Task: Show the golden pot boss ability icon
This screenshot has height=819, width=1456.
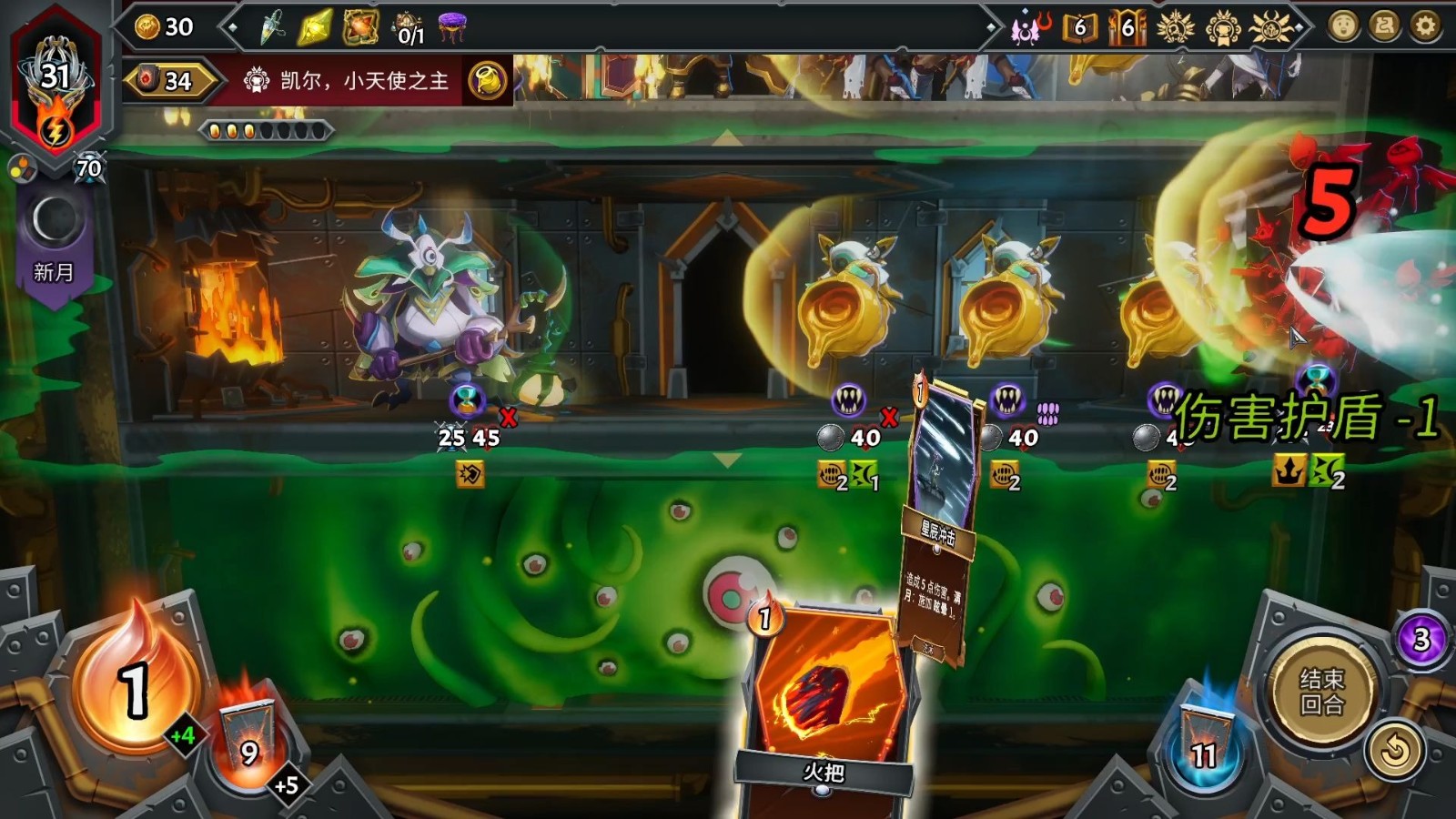Action: [x=488, y=81]
